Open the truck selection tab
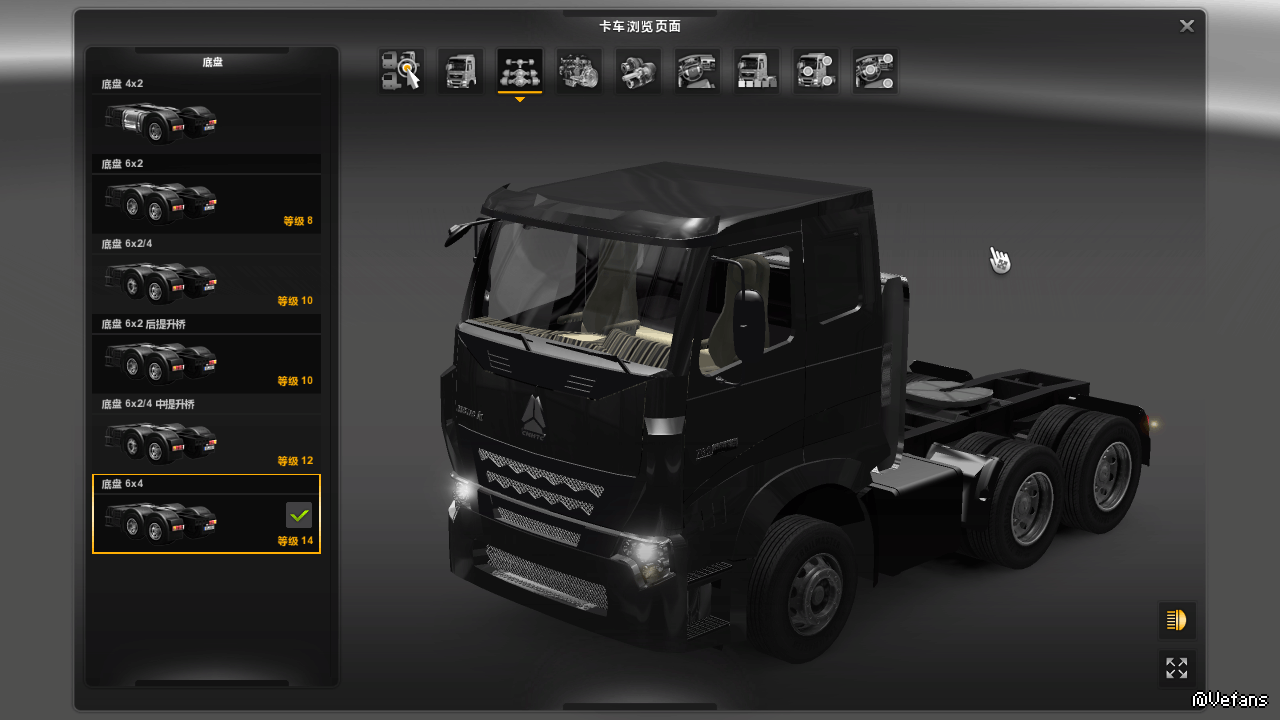Image resolution: width=1280 pixels, height=720 pixels. [401, 71]
